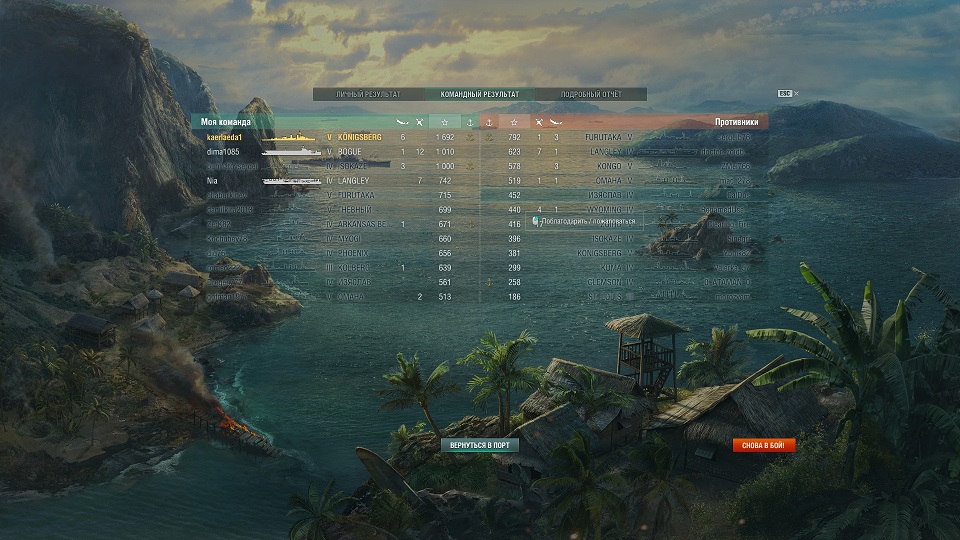Image resolution: width=960 pixels, height=540 pixels.
Task: Open the Командный результат tab
Action: 479,95
